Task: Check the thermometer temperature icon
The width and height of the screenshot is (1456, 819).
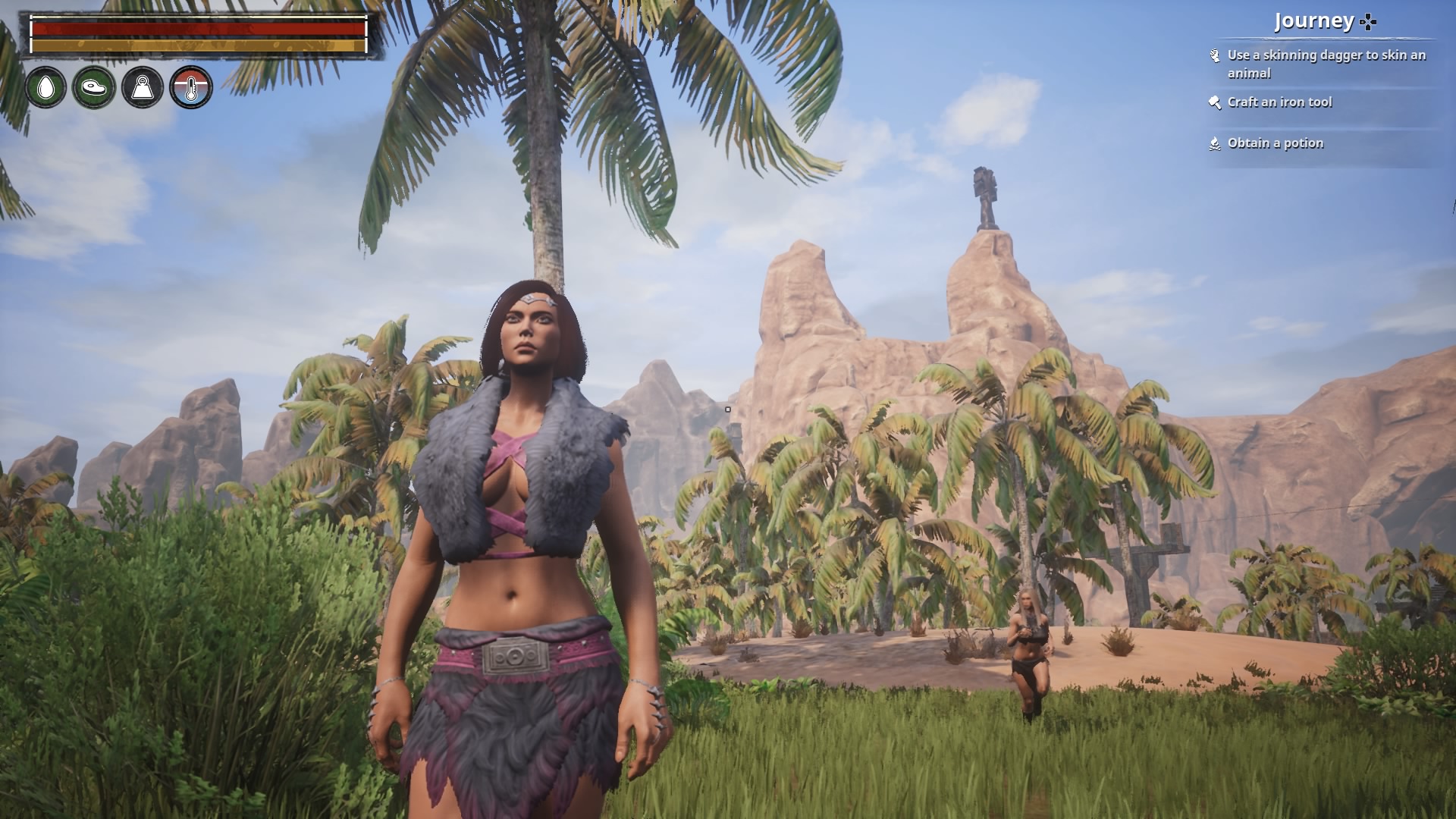Action: click(191, 87)
